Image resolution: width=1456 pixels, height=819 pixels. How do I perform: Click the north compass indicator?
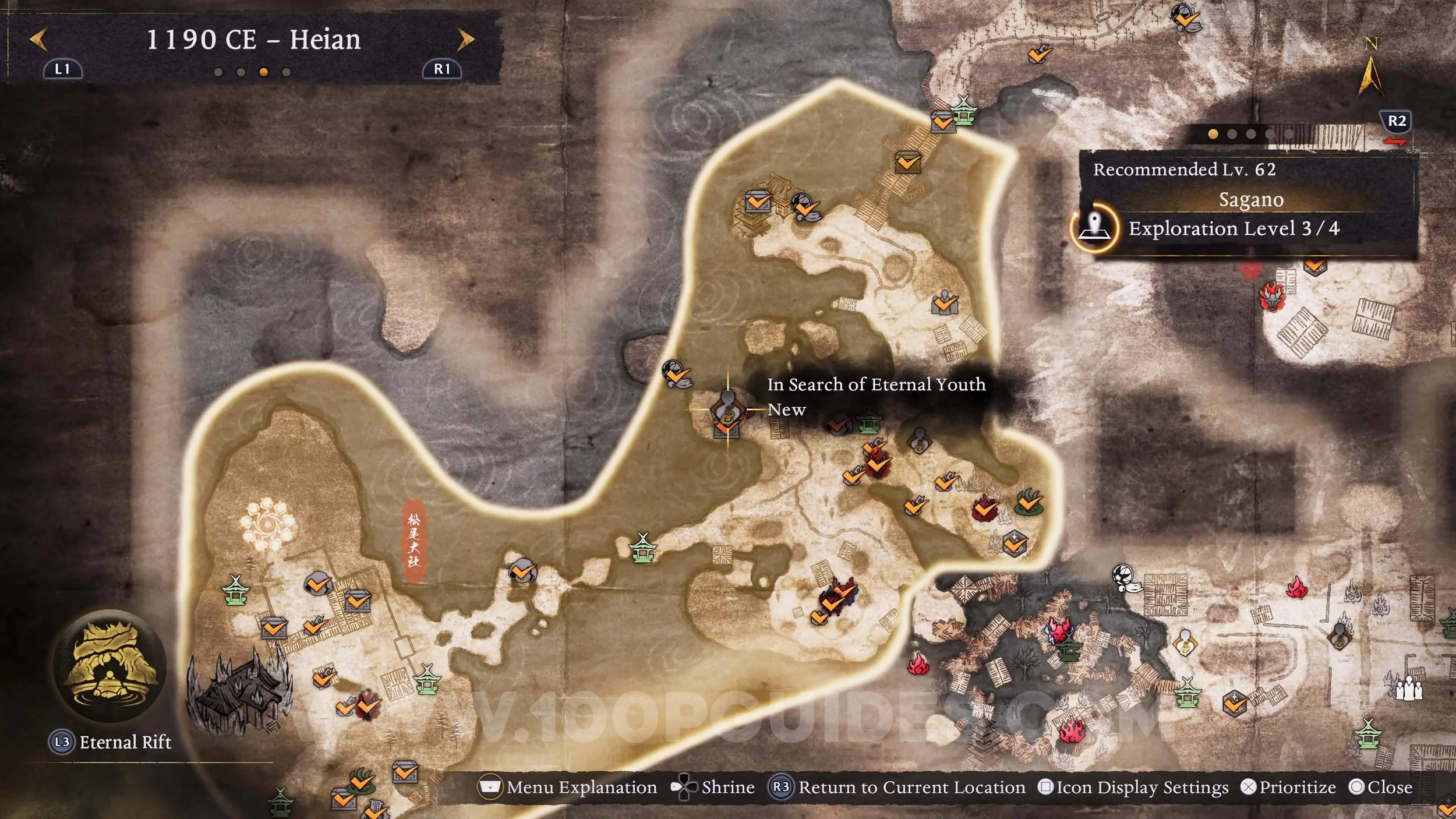pos(1370,70)
